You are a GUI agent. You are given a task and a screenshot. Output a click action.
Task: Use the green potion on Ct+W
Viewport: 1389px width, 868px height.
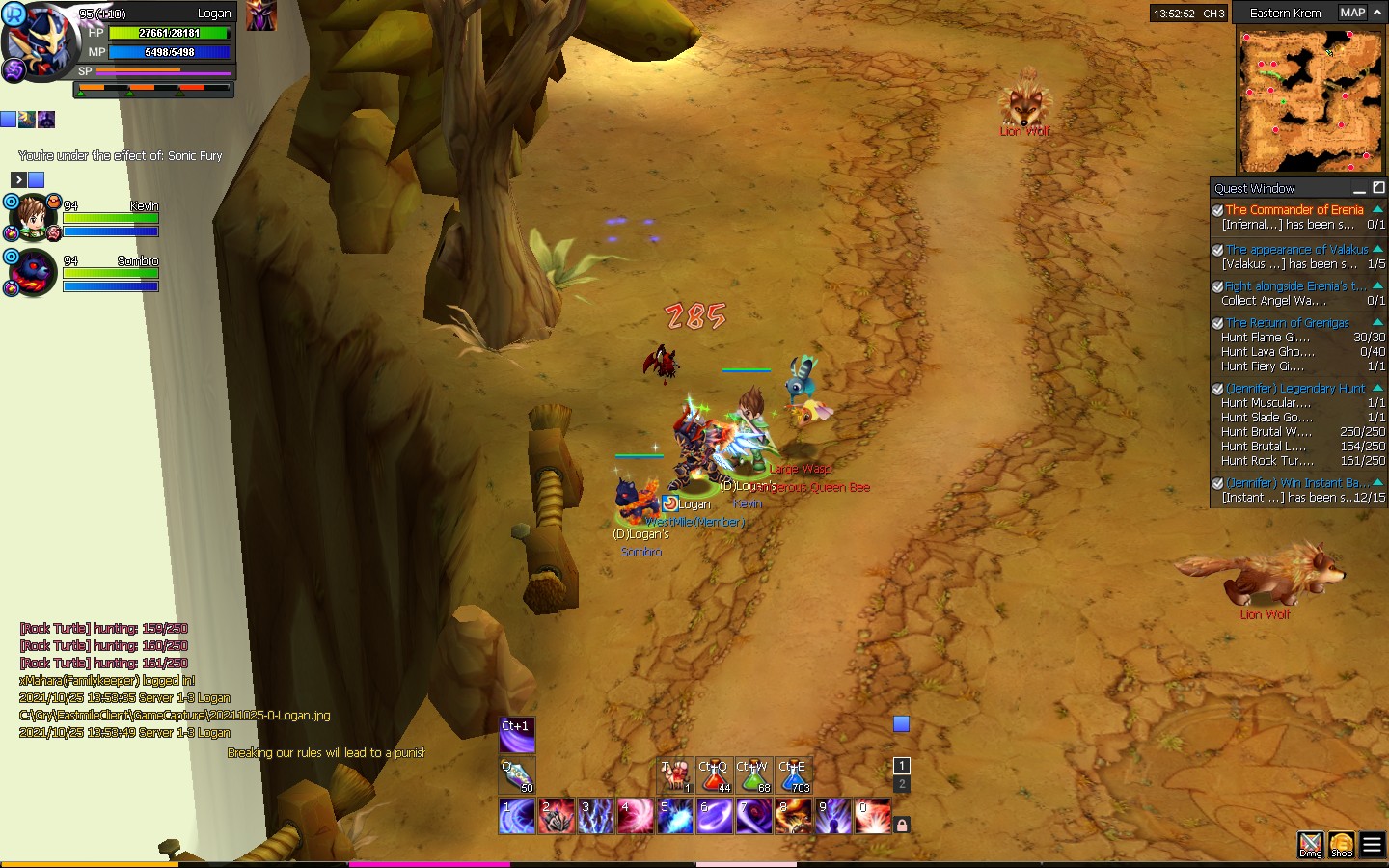tap(753, 776)
